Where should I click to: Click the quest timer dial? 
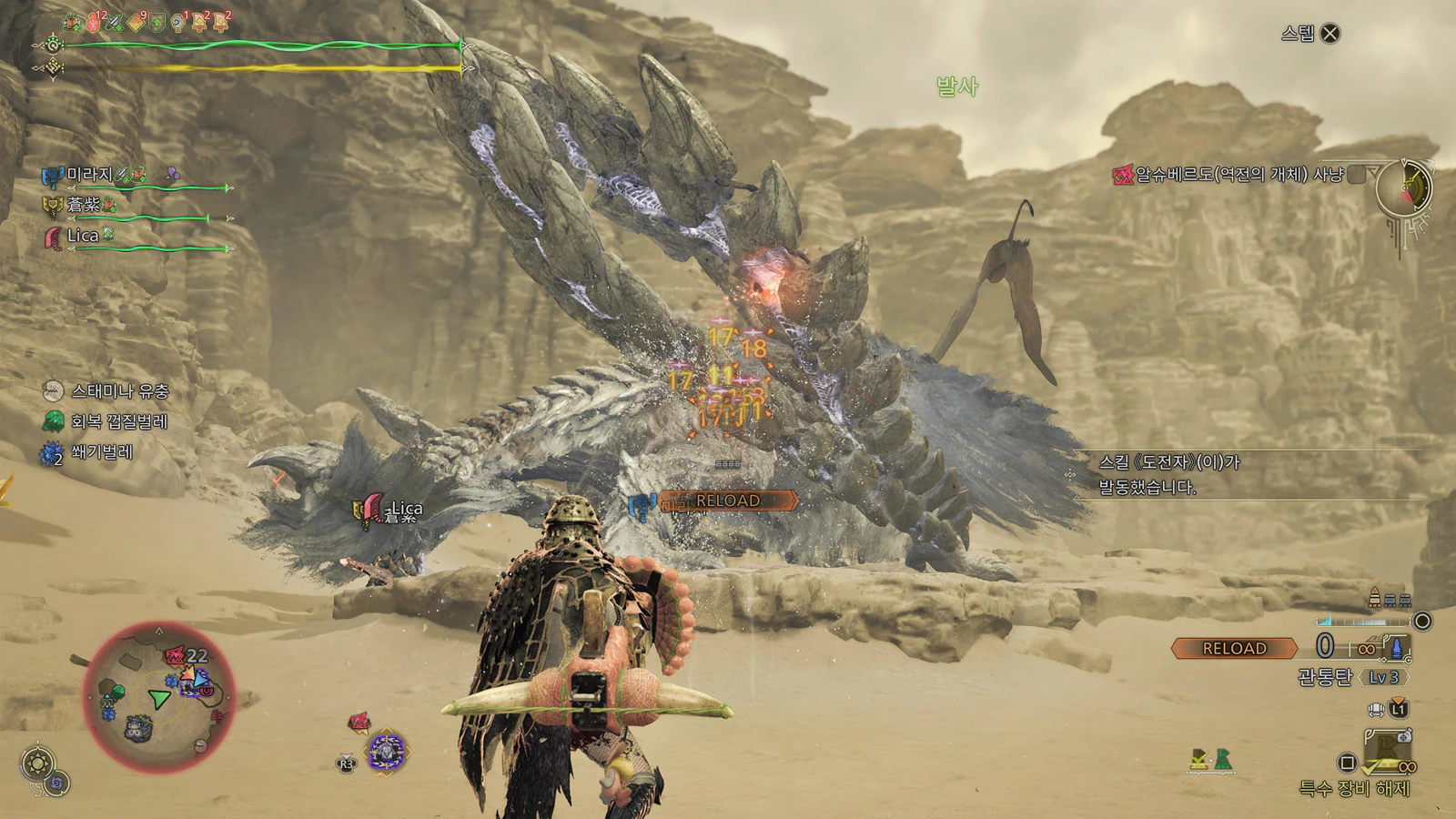[x=1403, y=189]
